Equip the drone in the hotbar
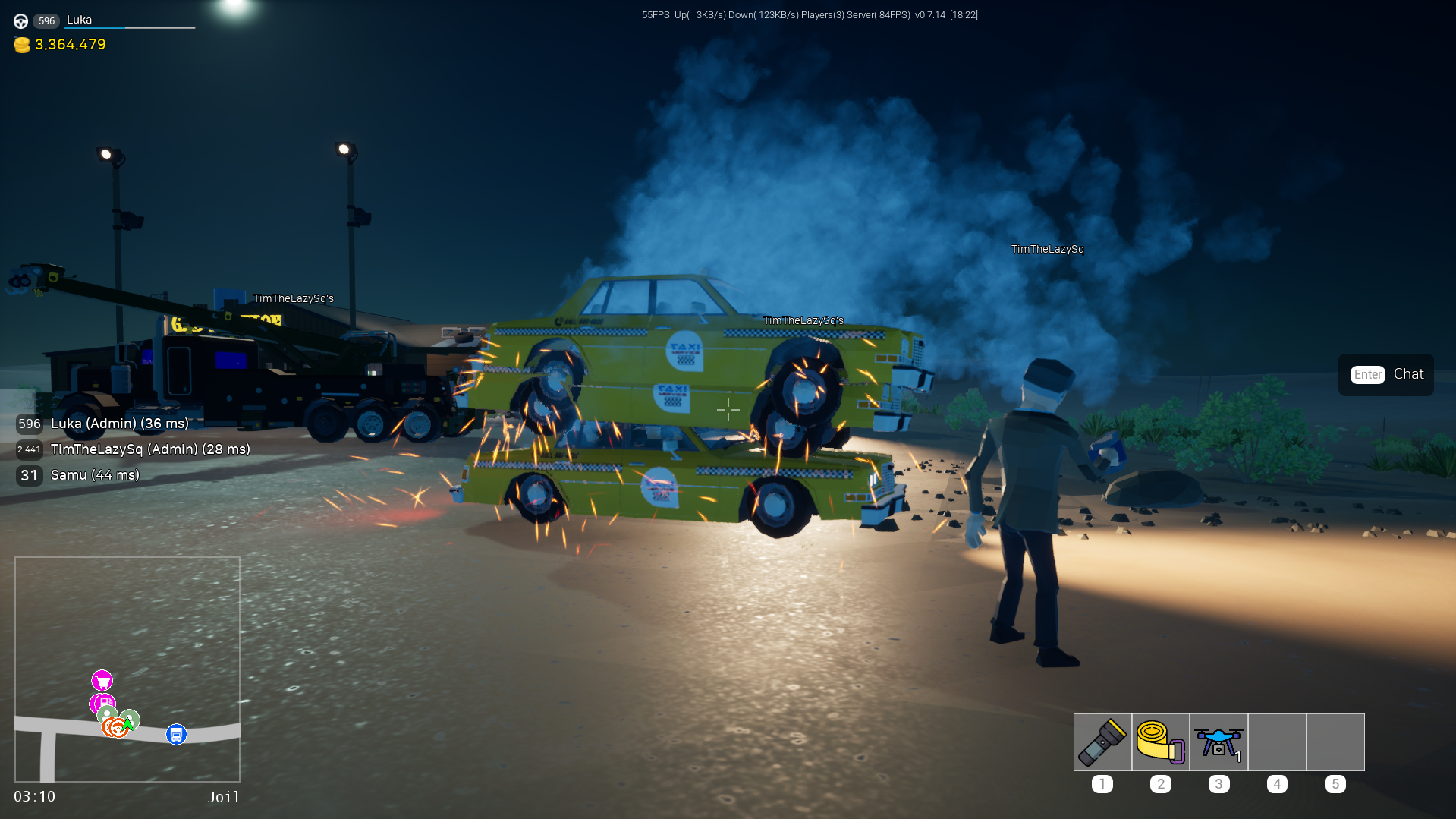This screenshot has width=1456, height=819. pyautogui.click(x=1219, y=742)
